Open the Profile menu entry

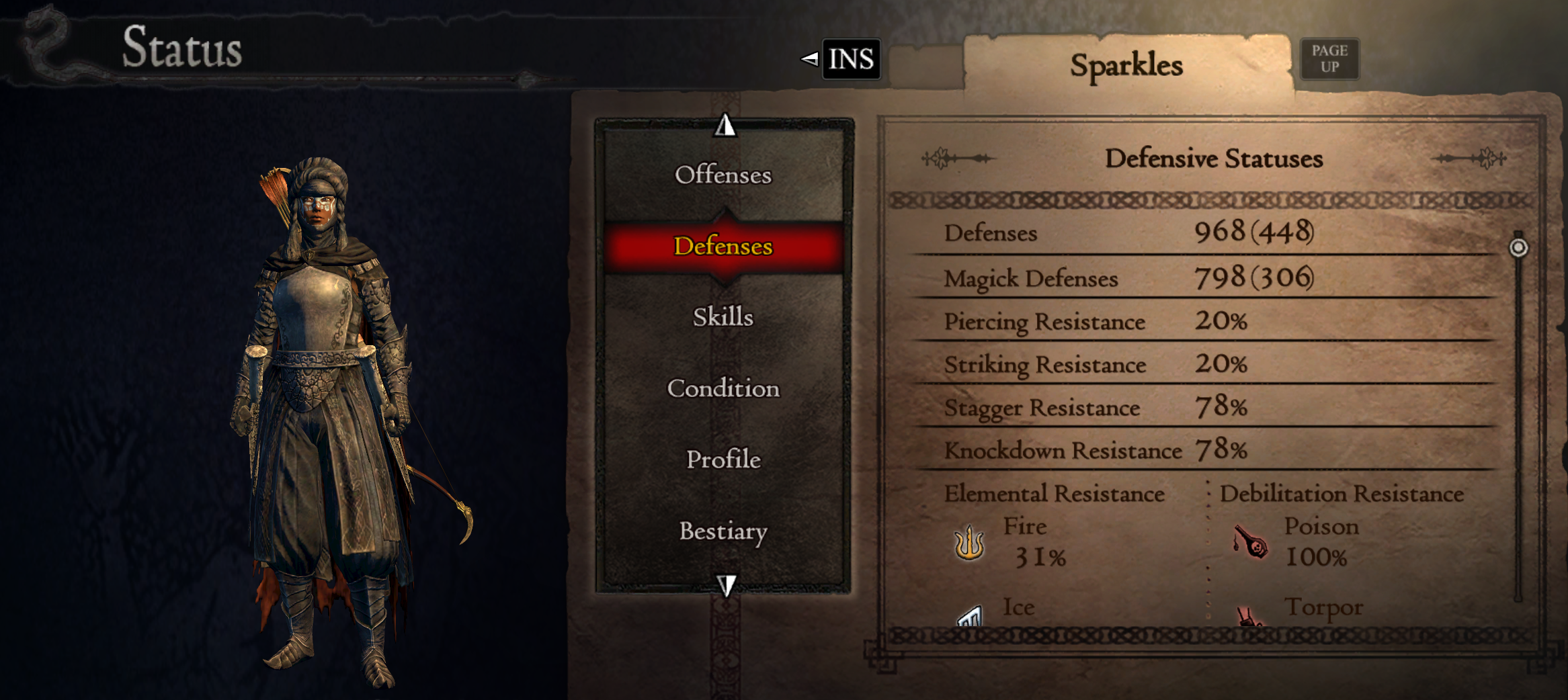722,460
